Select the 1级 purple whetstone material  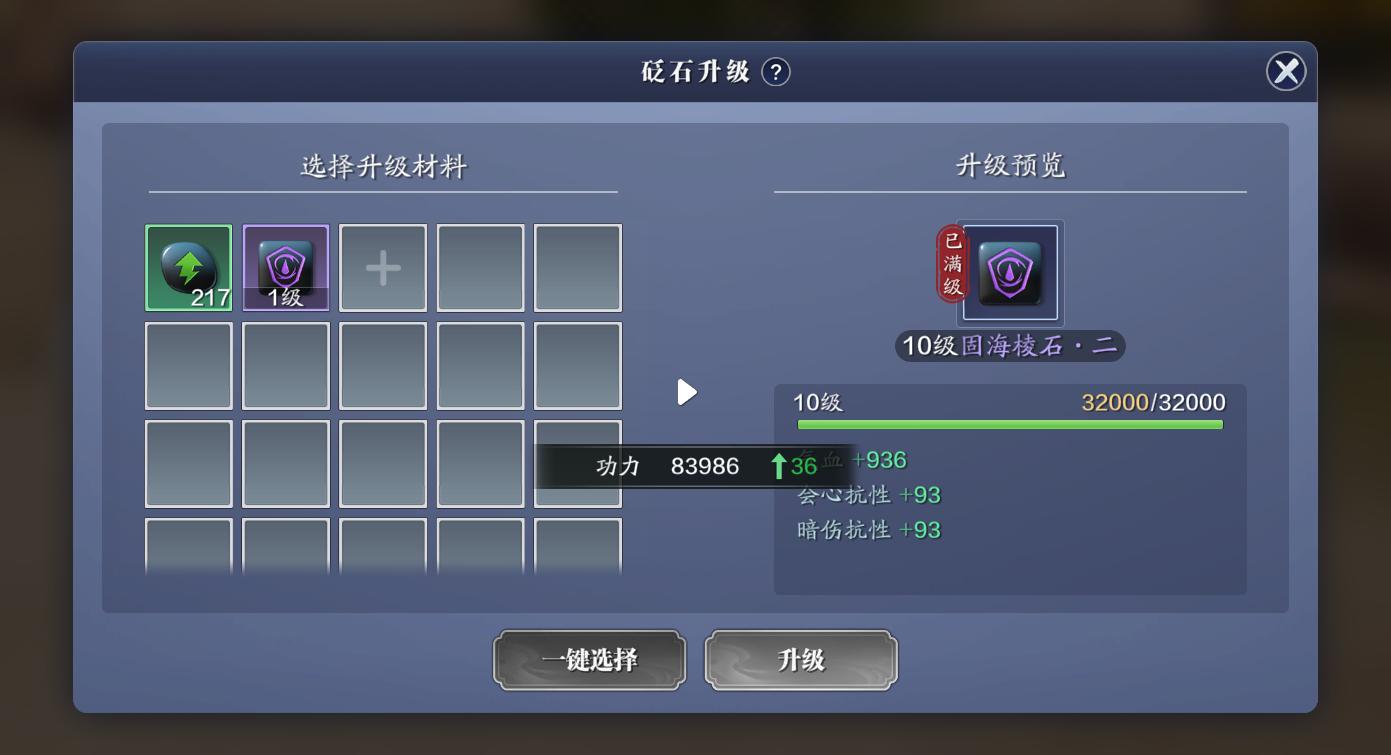285,267
